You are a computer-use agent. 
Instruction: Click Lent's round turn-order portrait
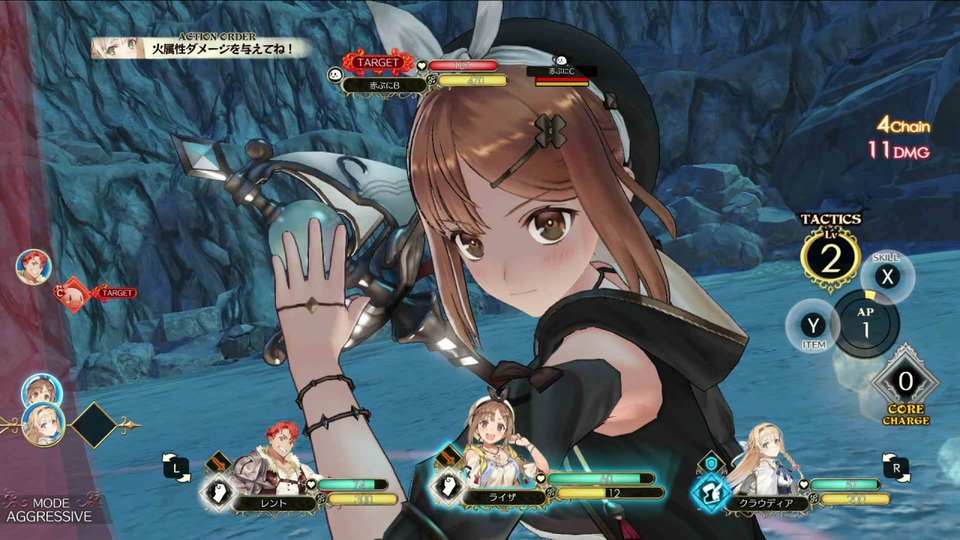[x=33, y=266]
